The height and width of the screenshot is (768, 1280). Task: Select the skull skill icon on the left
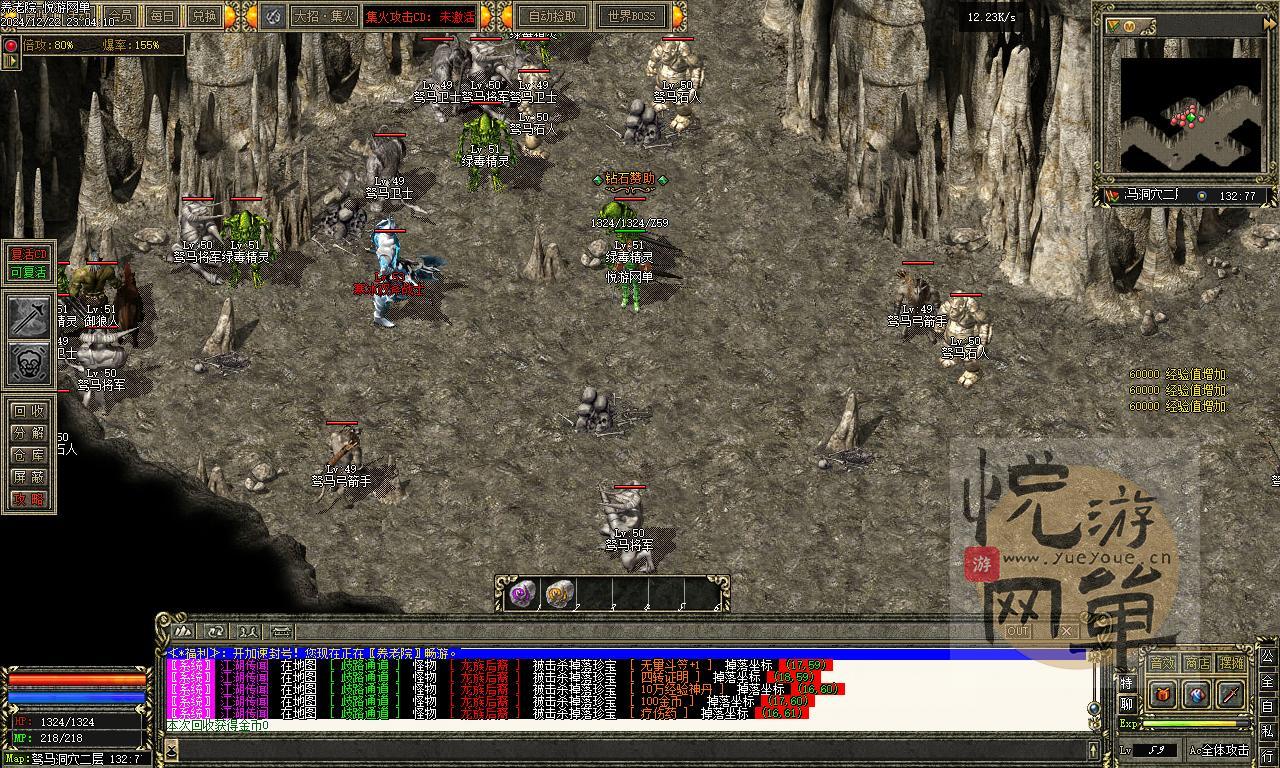click(30, 363)
